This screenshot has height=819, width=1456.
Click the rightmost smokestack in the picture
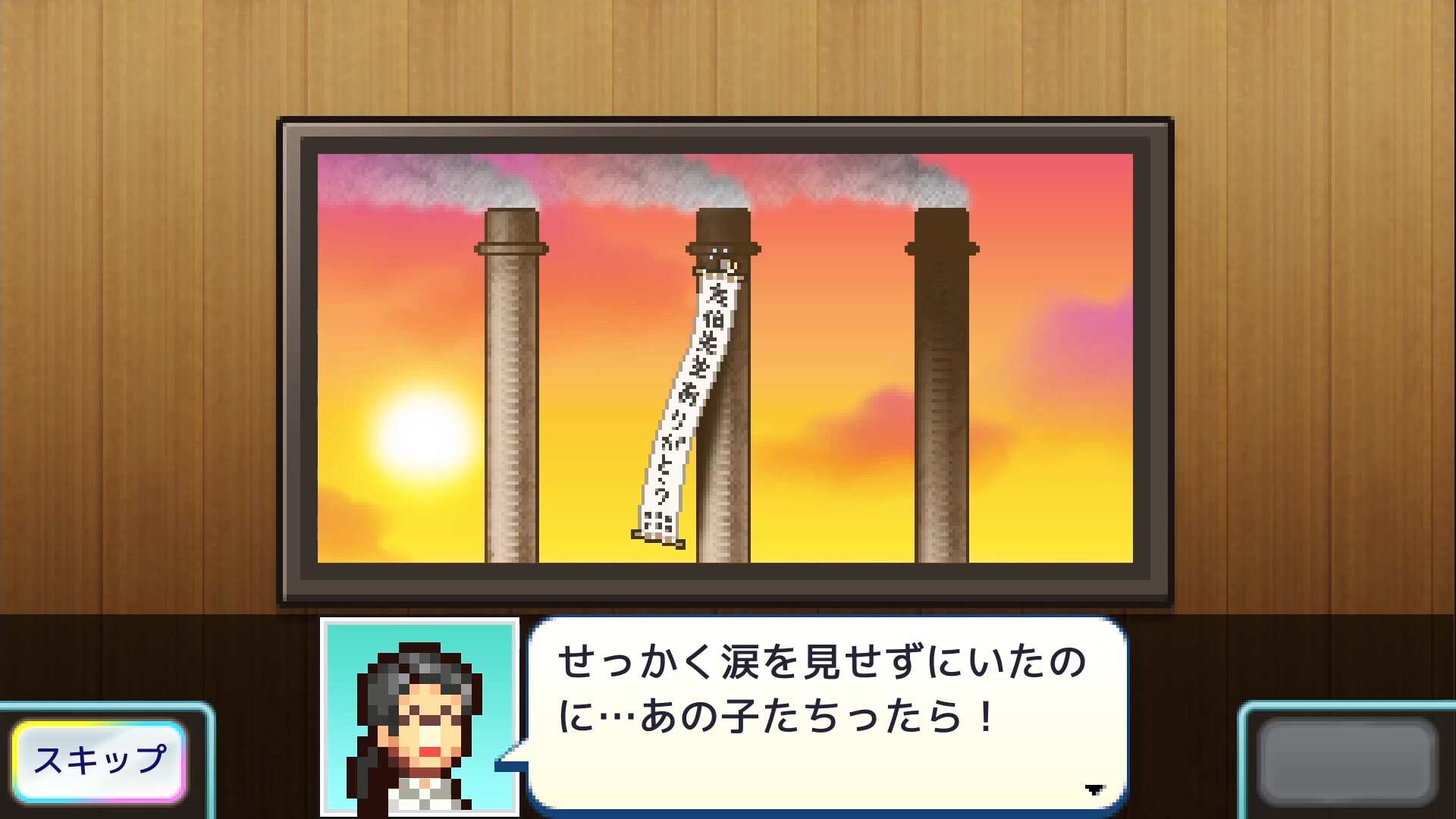pos(940,394)
